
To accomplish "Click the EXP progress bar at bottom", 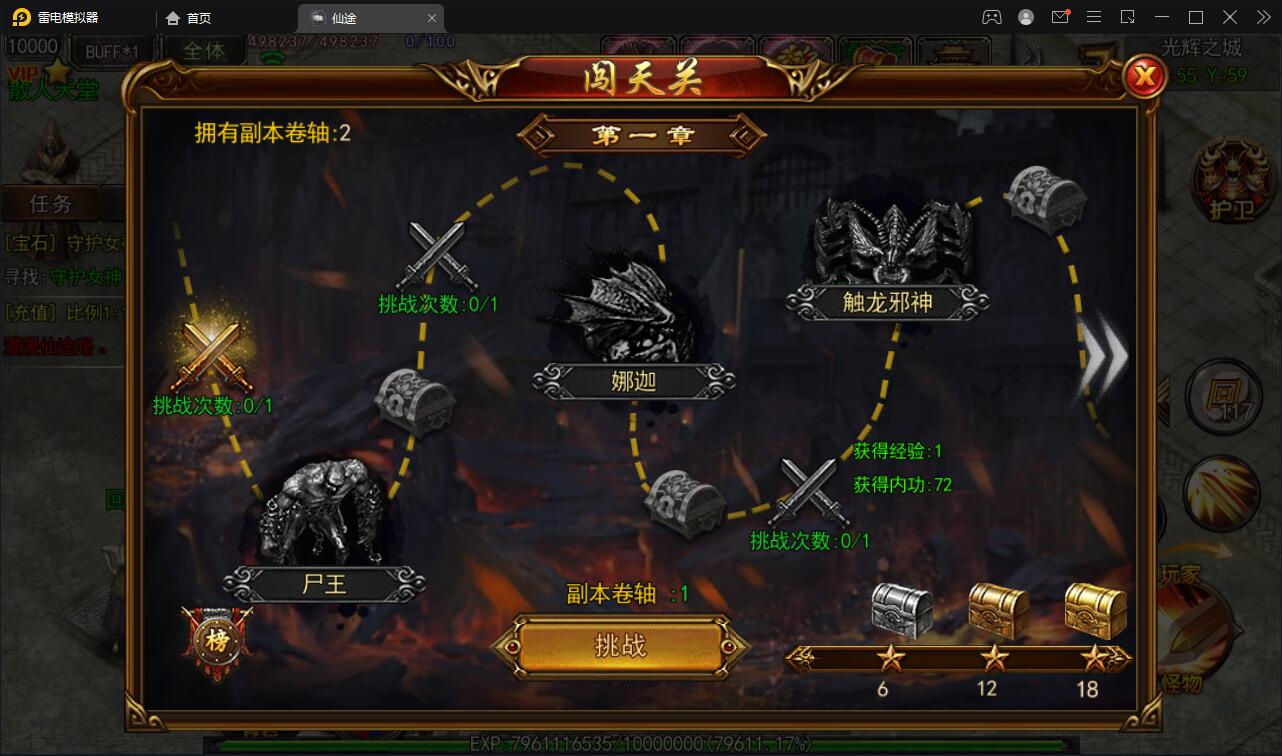I will pos(640,745).
